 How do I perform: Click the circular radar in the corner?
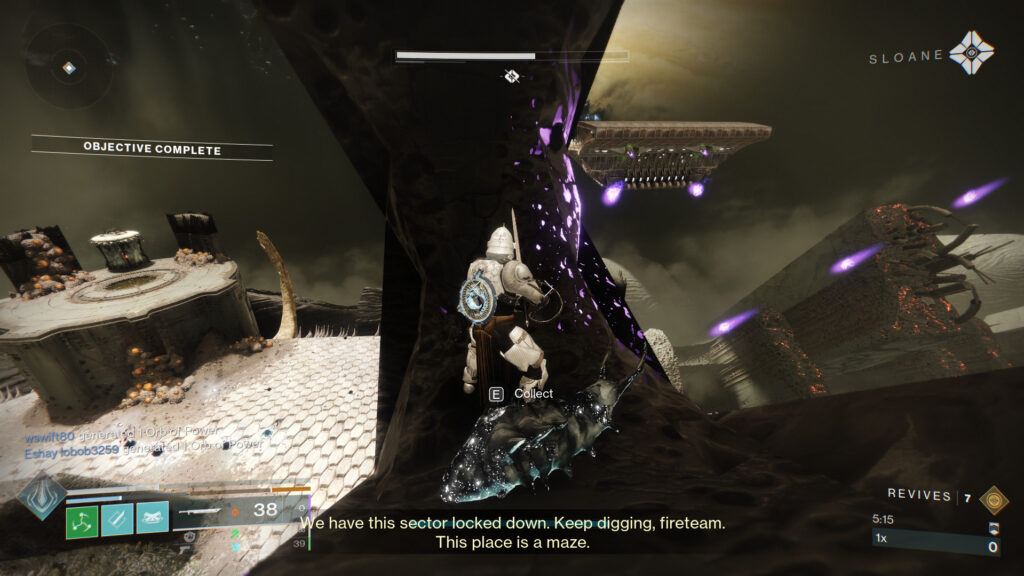pyautogui.click(x=67, y=68)
